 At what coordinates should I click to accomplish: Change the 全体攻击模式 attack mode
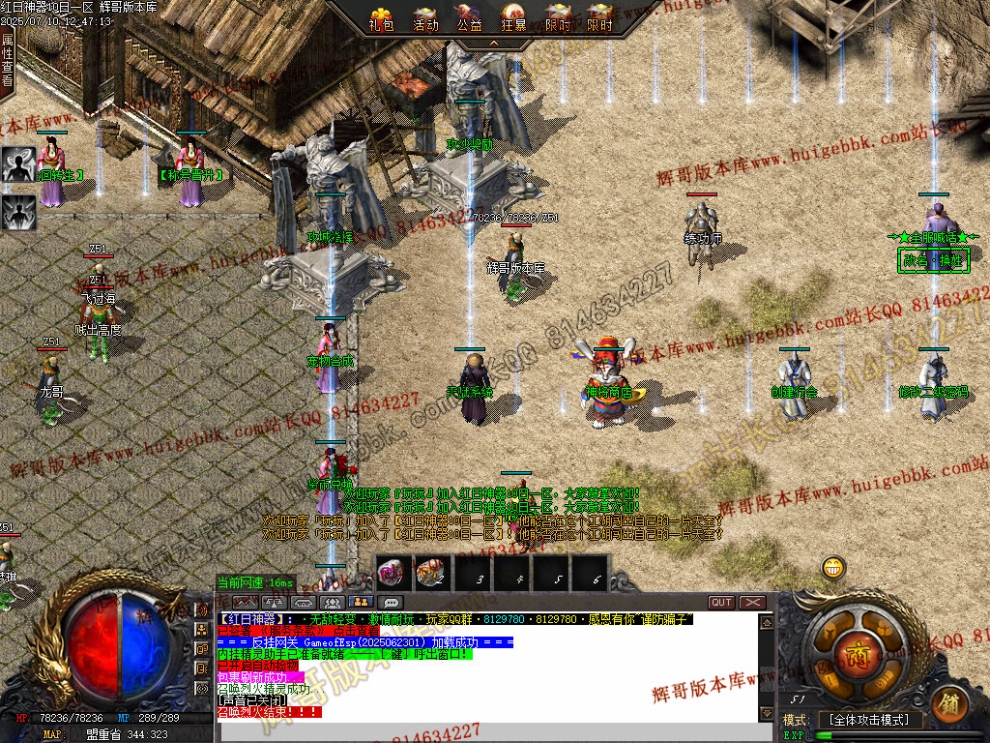tap(867, 720)
